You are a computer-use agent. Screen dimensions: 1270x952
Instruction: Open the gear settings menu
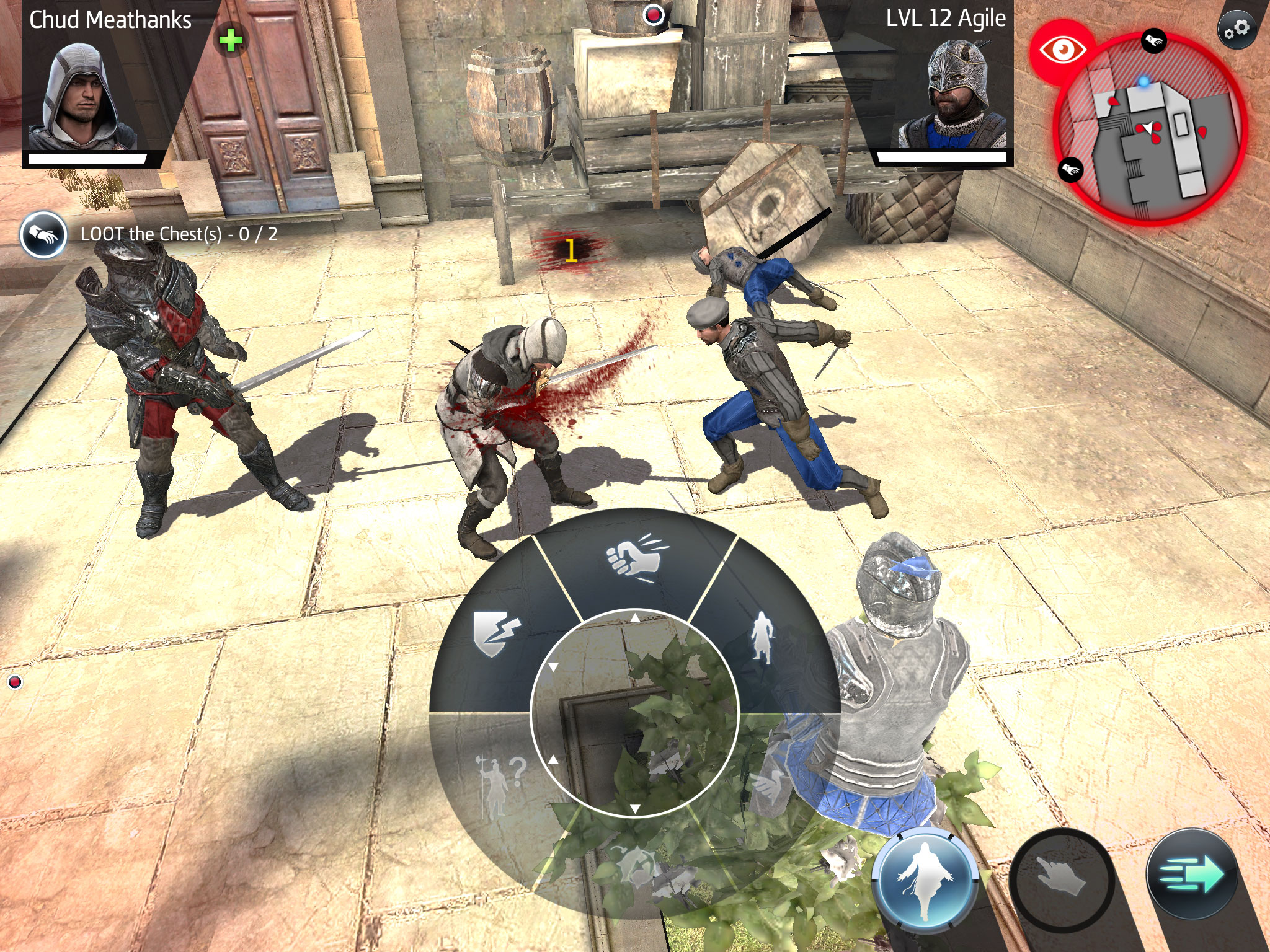pos(1236,29)
